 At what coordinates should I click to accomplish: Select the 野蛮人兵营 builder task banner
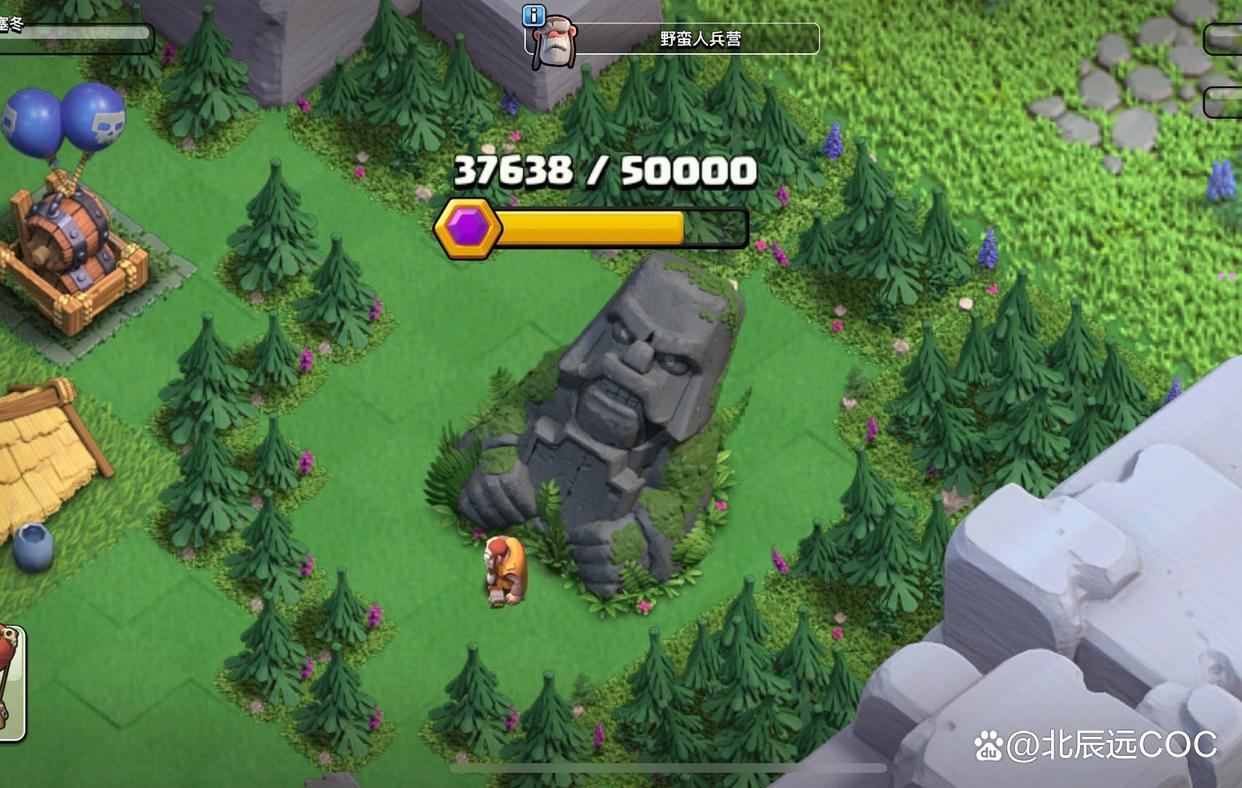[x=699, y=40]
